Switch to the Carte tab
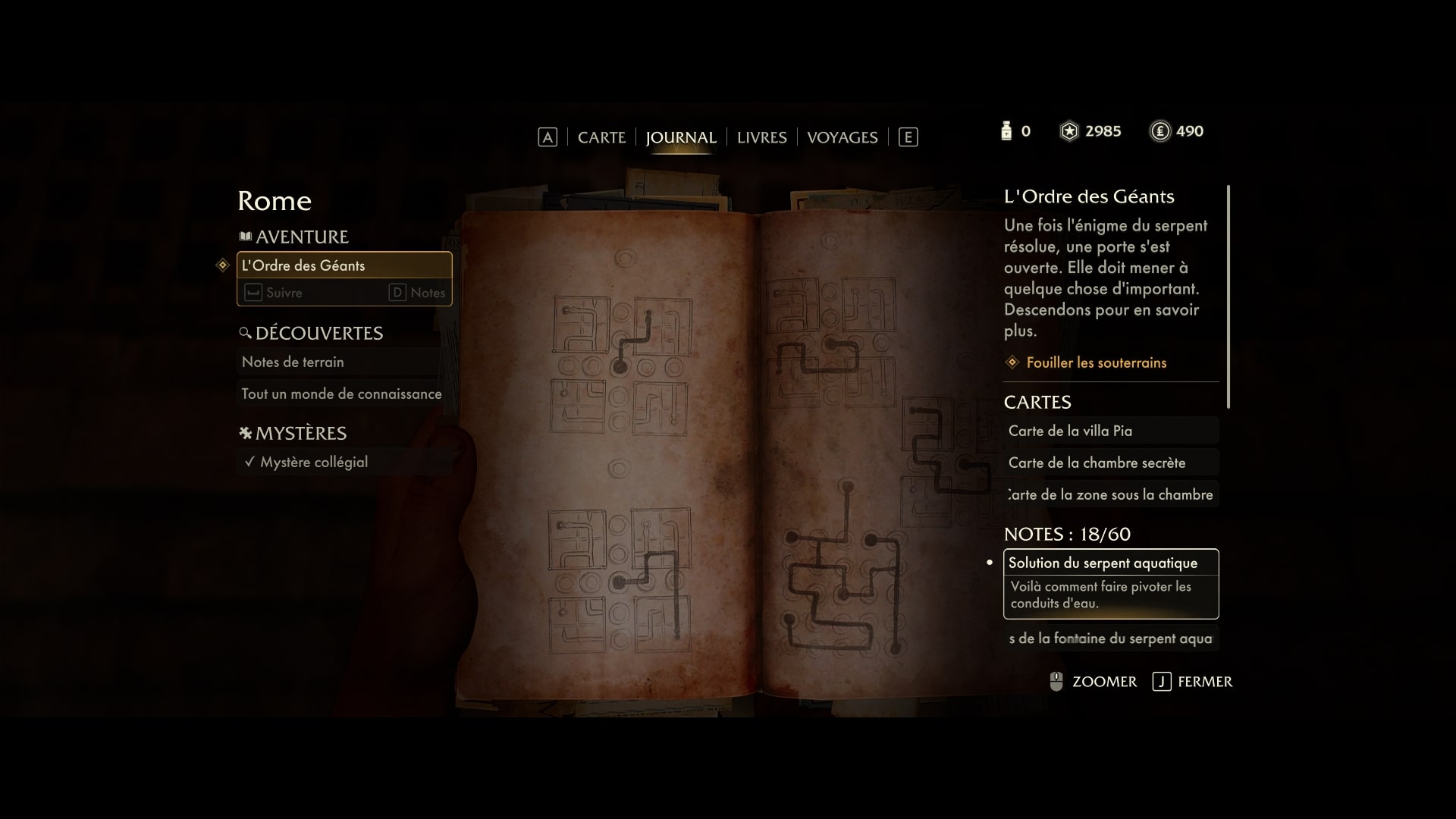 pyautogui.click(x=601, y=137)
